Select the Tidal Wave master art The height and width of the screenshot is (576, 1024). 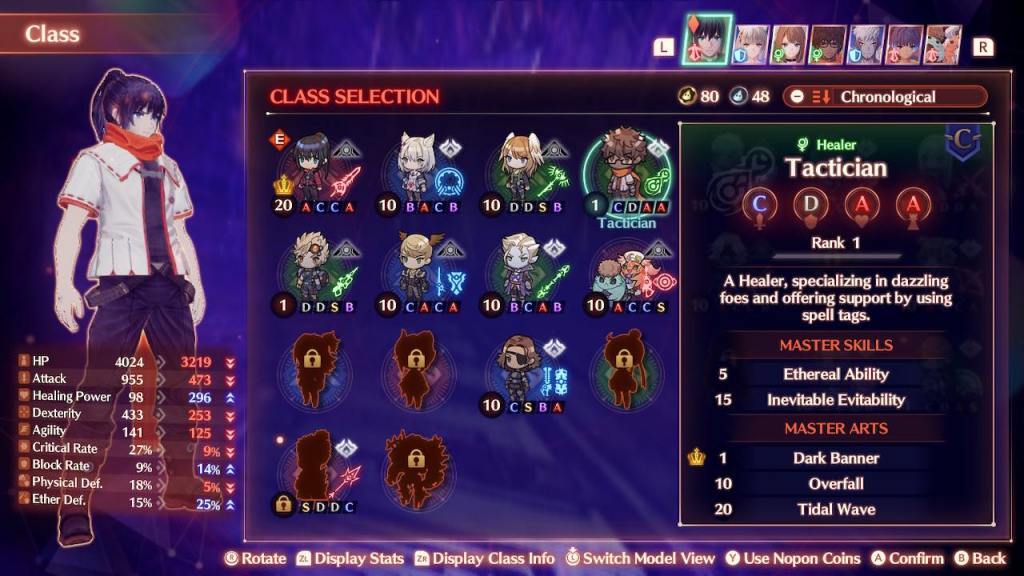836,509
